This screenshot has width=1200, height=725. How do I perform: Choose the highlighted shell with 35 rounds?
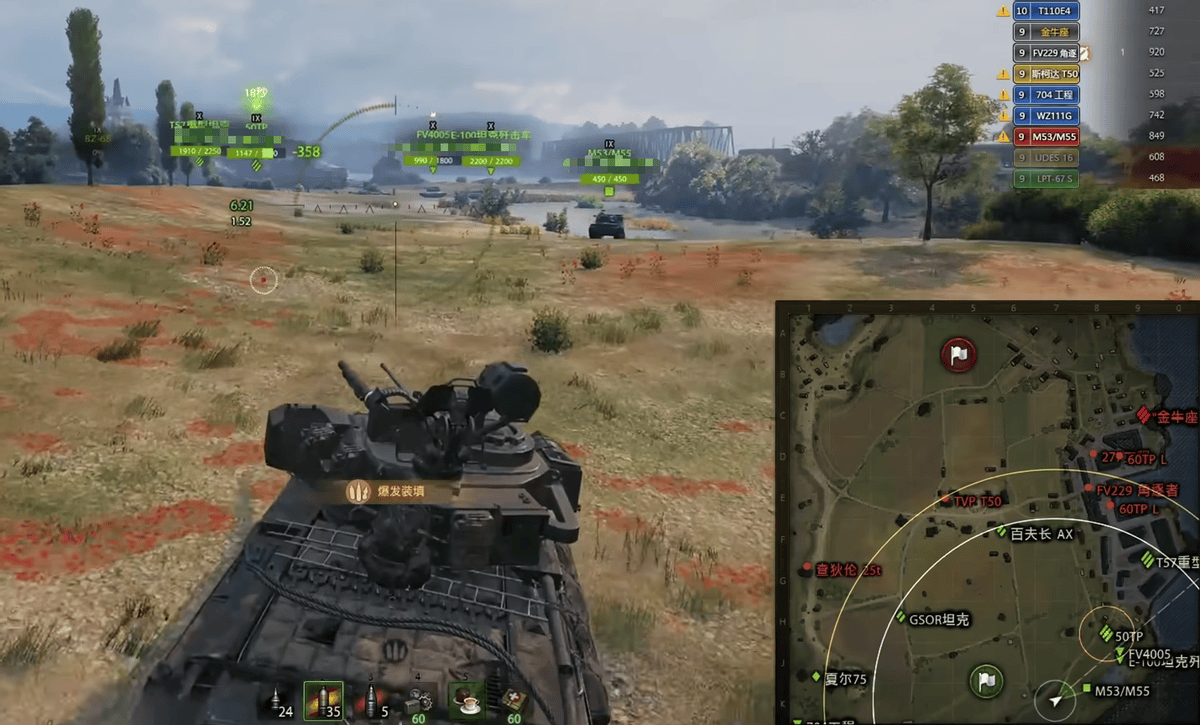324,701
